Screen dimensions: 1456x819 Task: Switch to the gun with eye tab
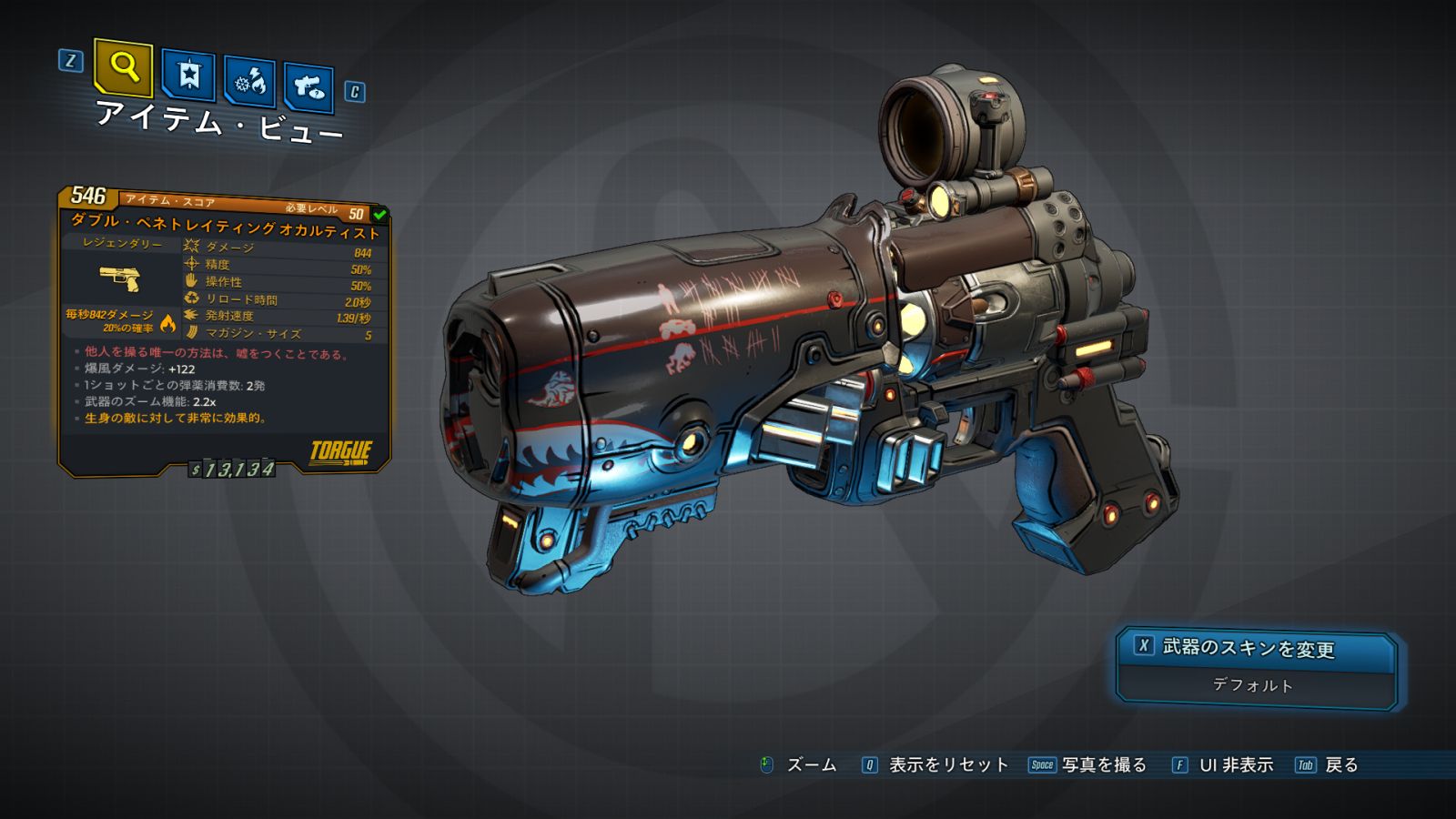(308, 88)
